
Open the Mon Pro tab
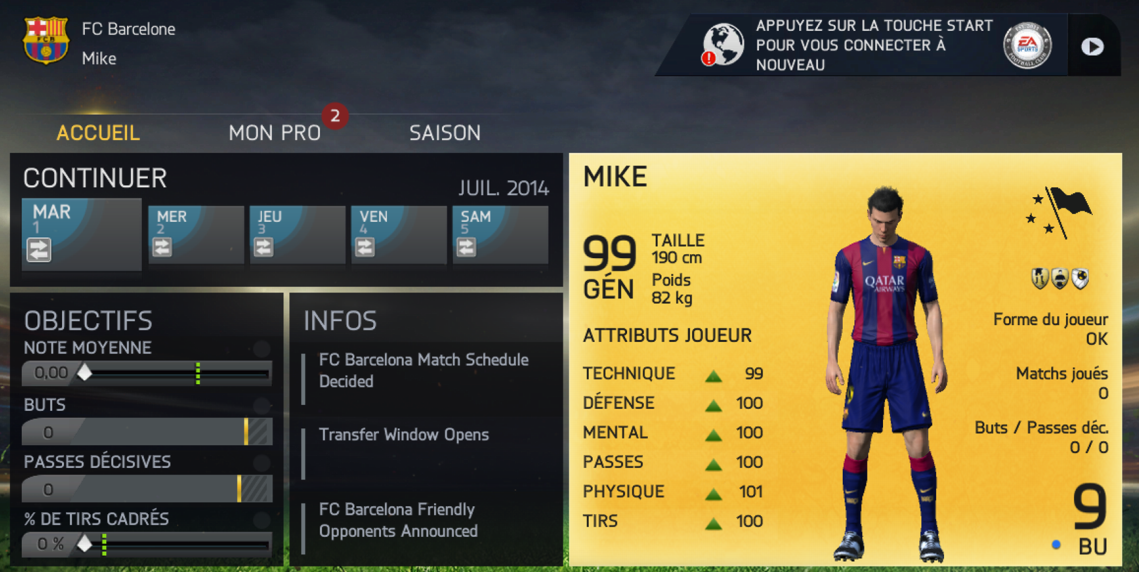275,133
